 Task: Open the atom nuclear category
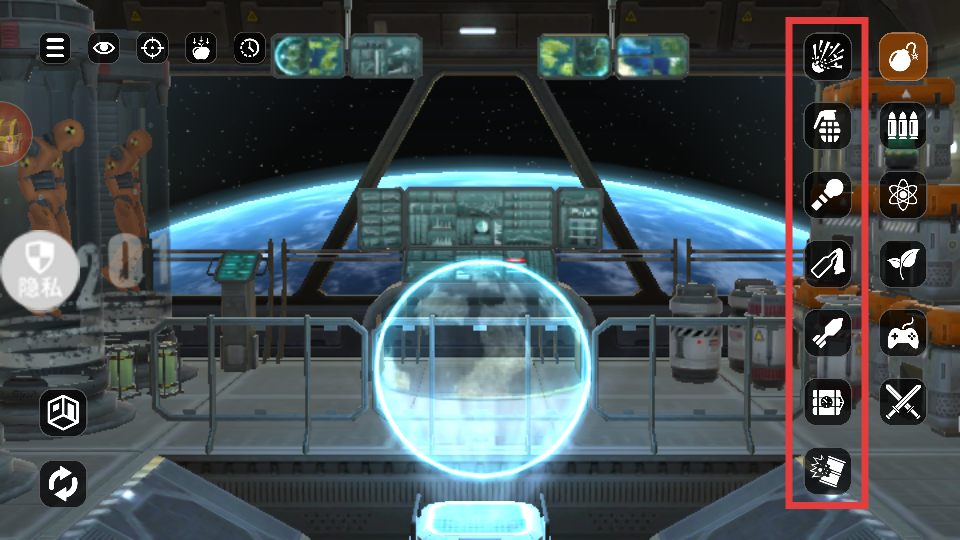point(903,195)
